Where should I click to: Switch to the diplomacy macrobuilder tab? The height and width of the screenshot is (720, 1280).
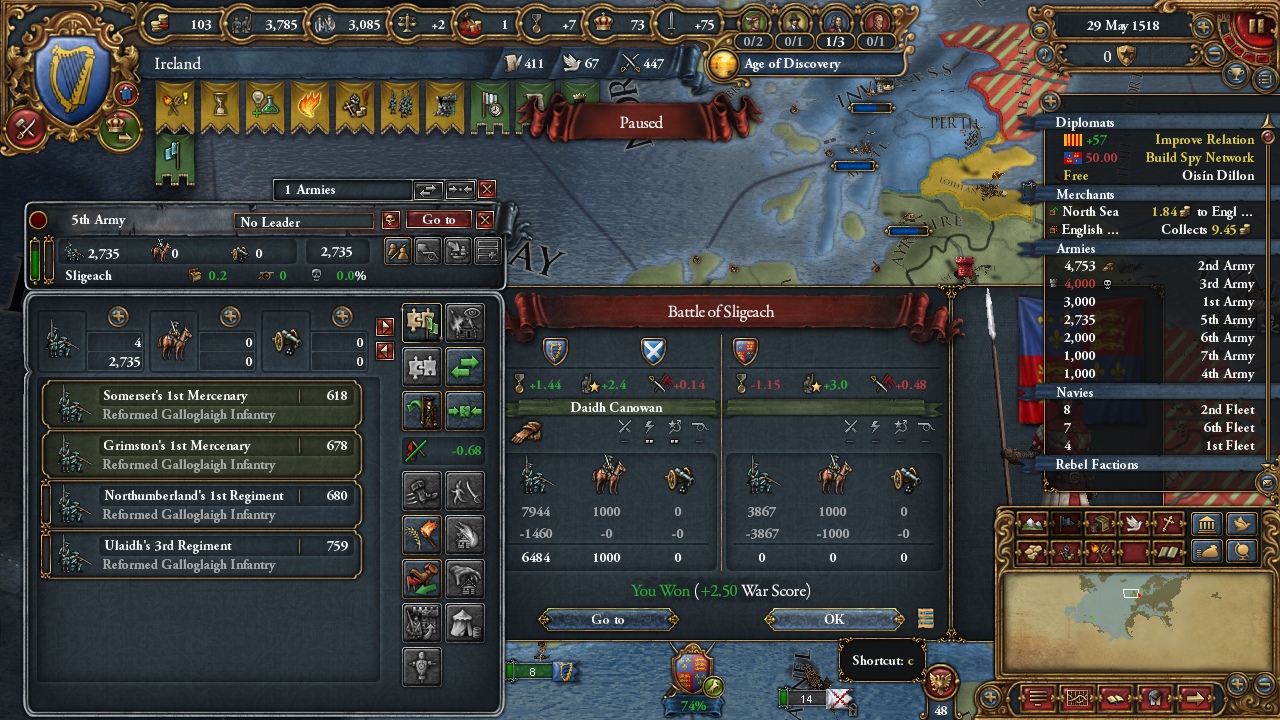1240,523
